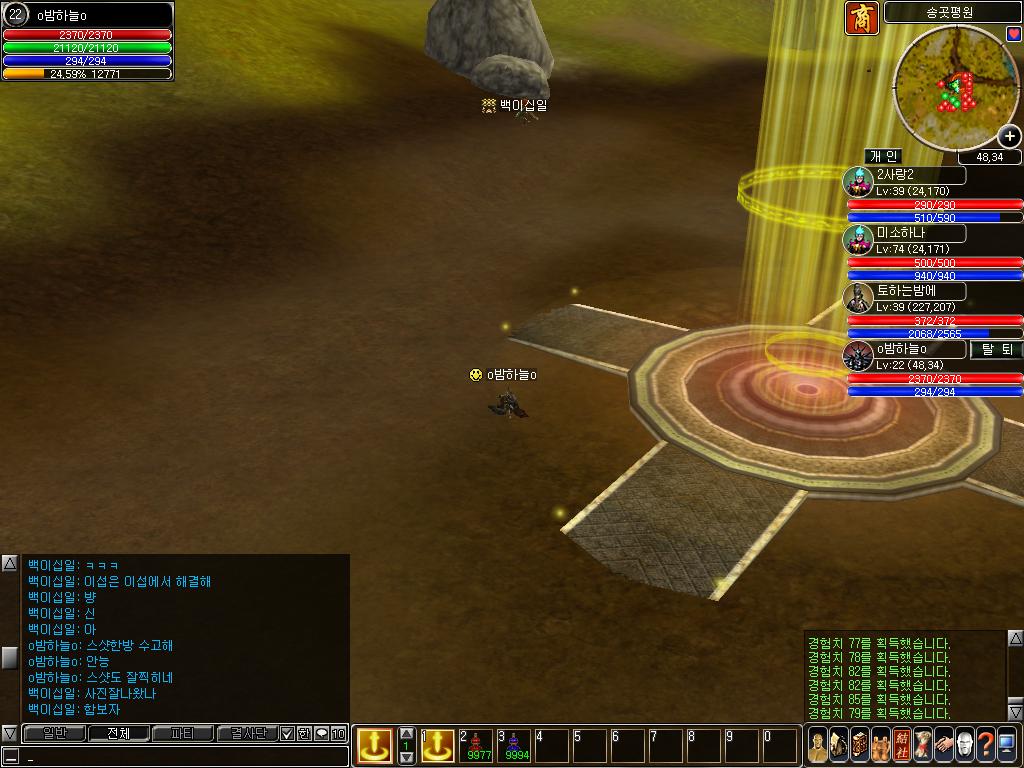
Task: Click the minimap plus zoom button
Action: pos(1010,137)
